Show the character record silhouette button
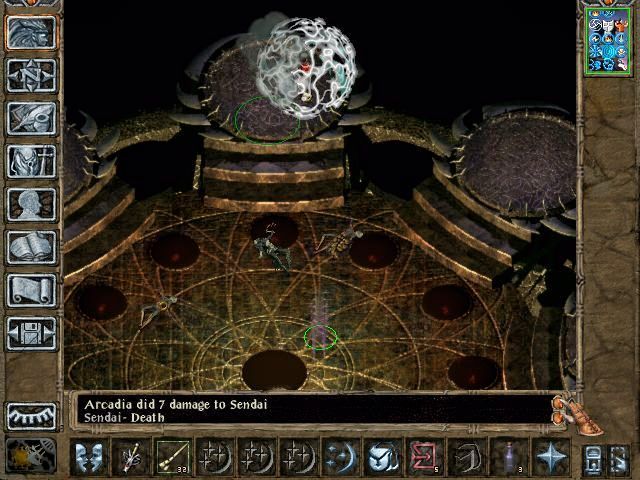This screenshot has height=480, width=640. pos(31,204)
